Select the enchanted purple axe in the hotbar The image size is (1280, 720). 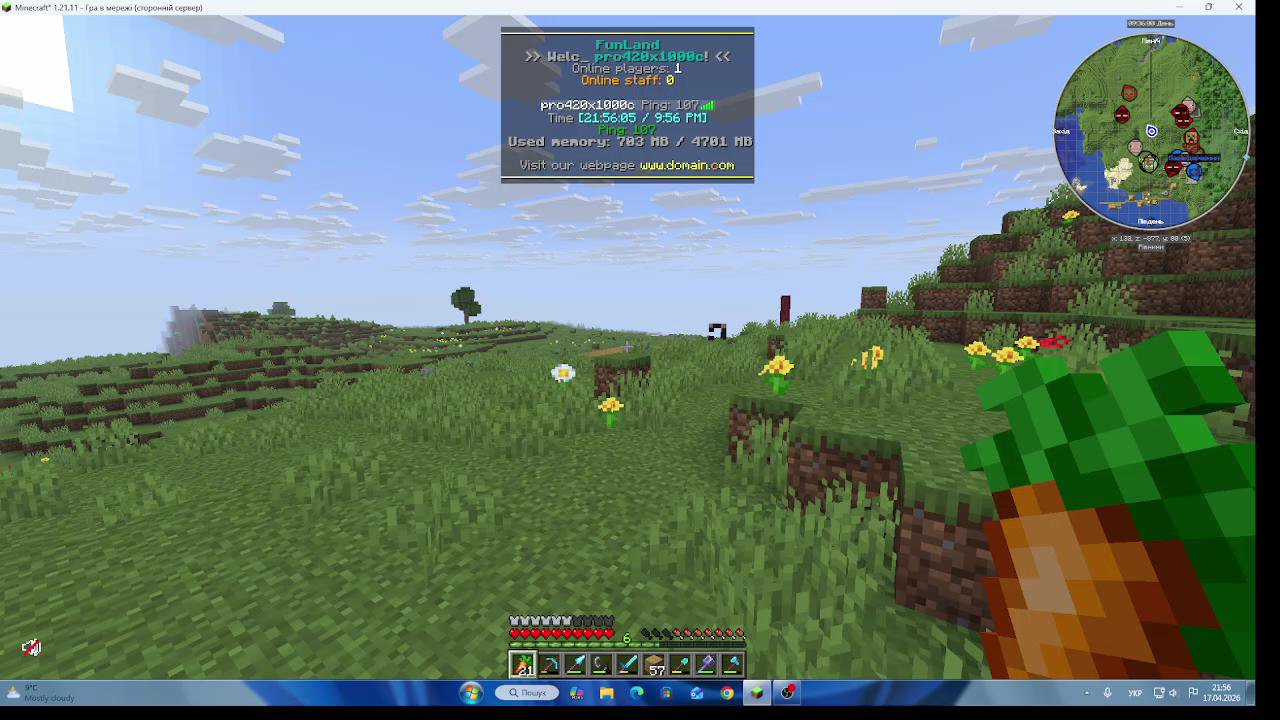[x=707, y=664]
